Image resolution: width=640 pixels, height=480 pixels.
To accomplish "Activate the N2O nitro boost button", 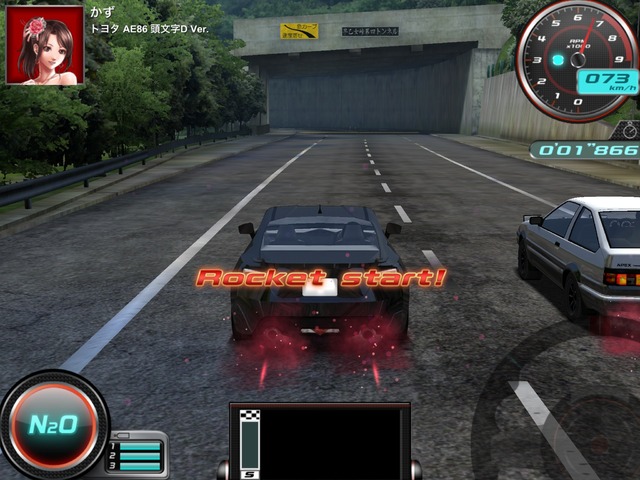I will pos(52,425).
